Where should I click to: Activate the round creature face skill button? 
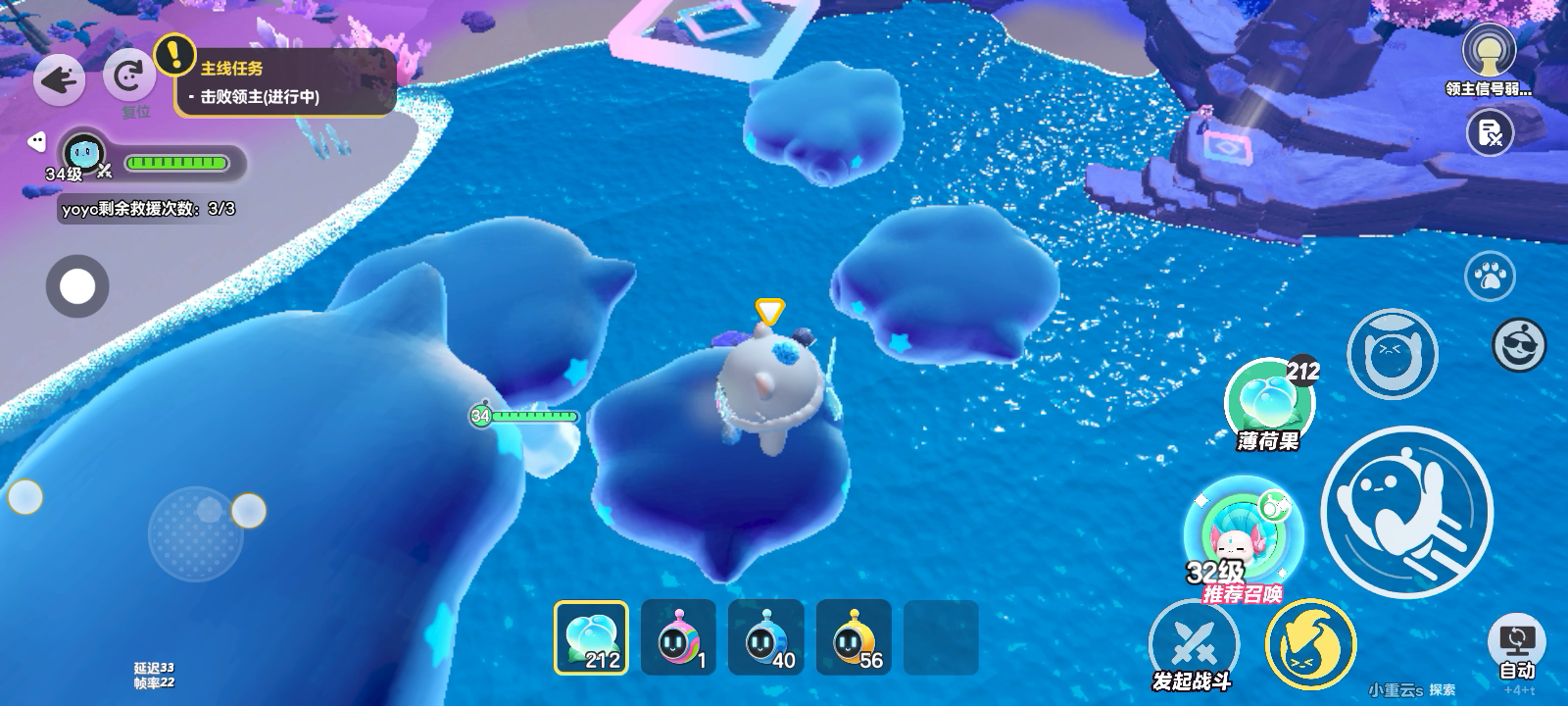tap(1392, 354)
